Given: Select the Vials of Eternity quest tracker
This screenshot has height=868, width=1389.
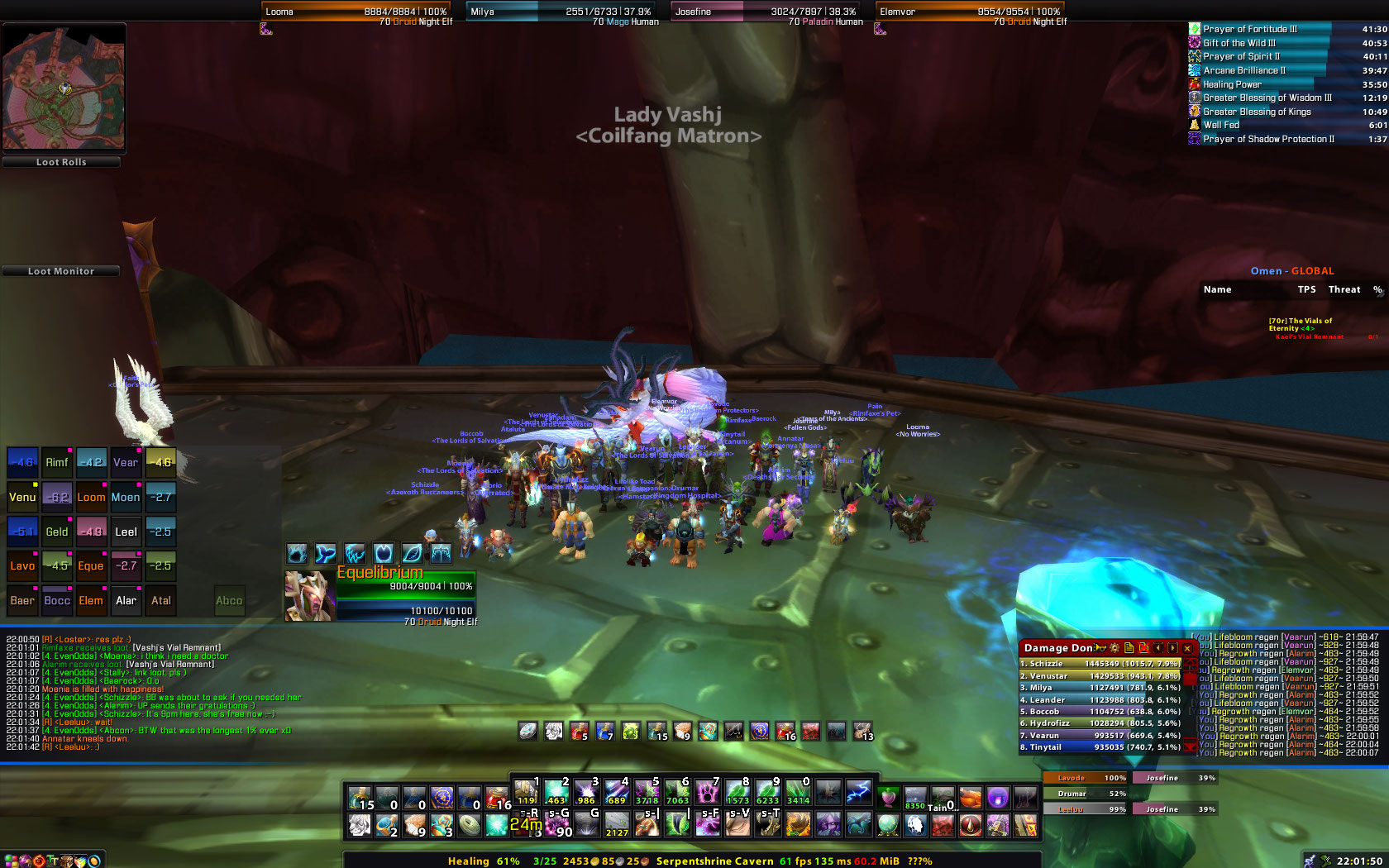Looking at the screenshot, I should pos(1301,324).
